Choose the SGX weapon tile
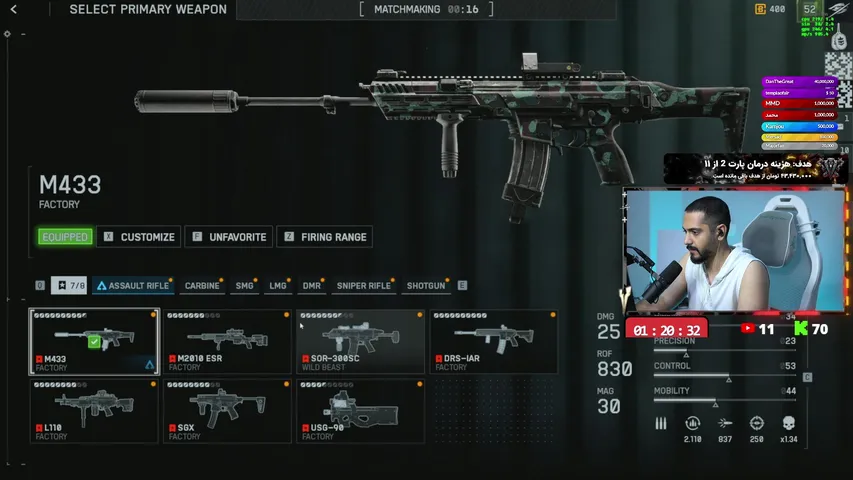 [x=228, y=410]
